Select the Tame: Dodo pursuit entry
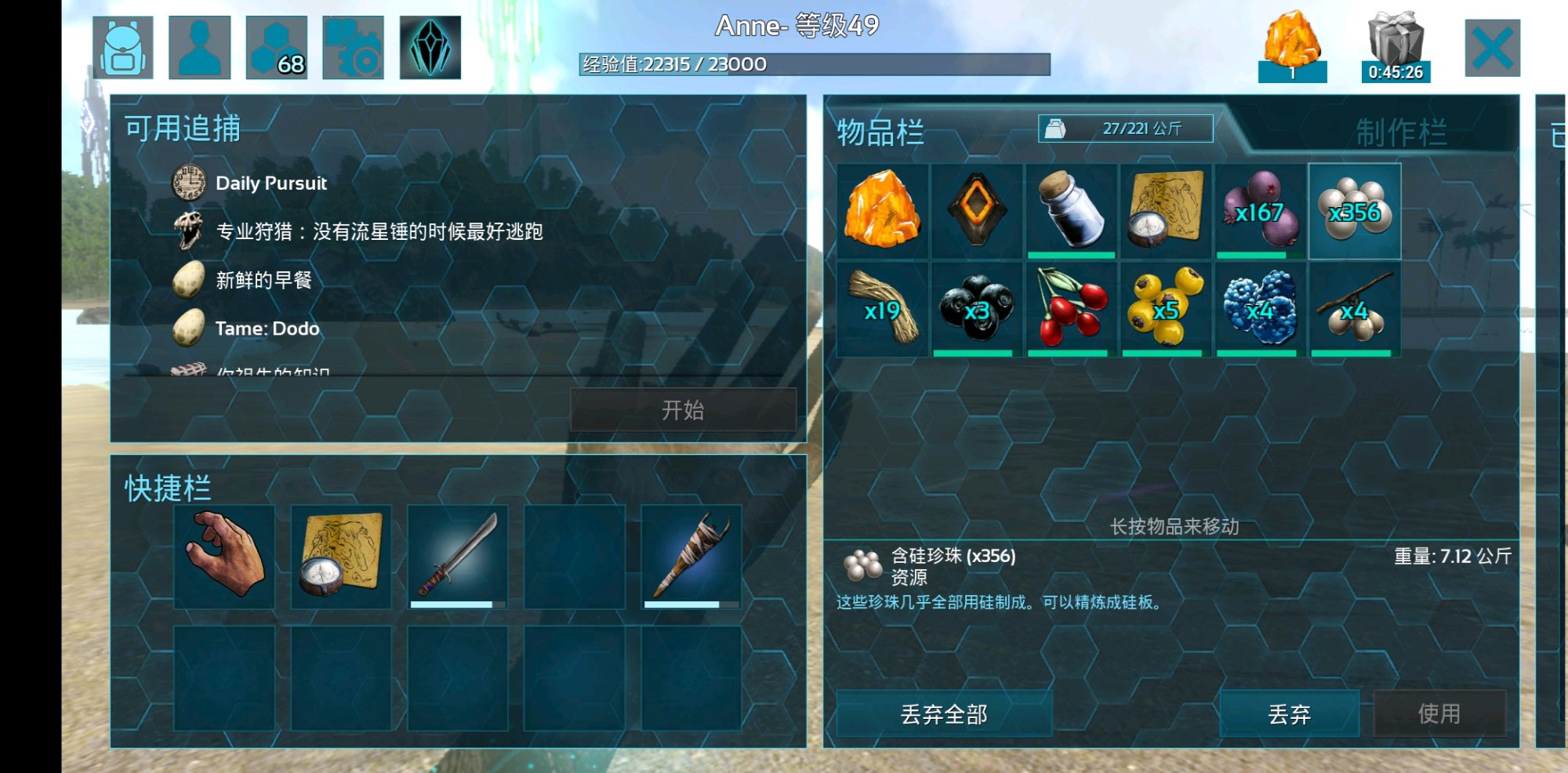 tap(267, 328)
